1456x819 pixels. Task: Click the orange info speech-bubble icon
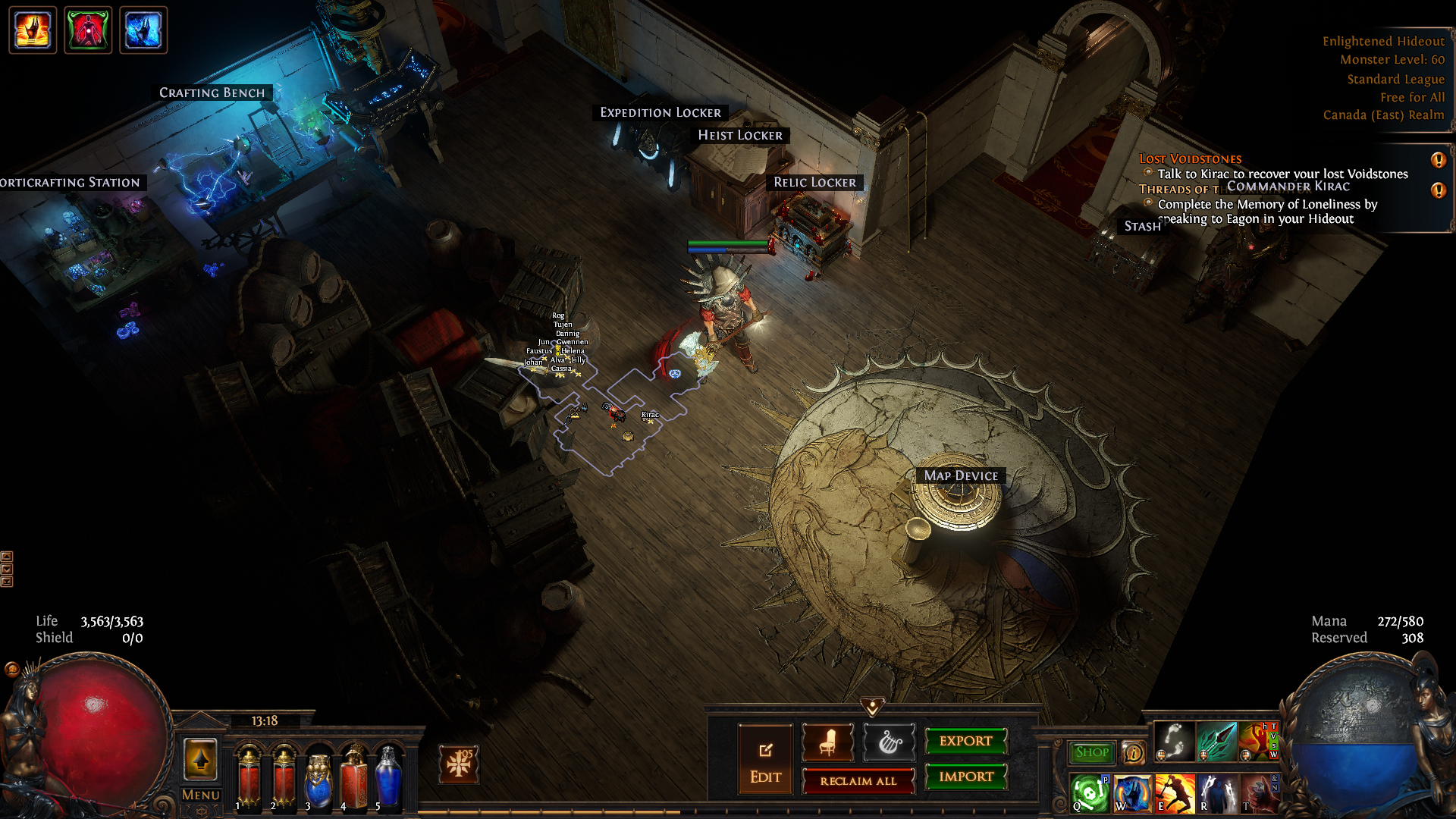[x=1134, y=752]
